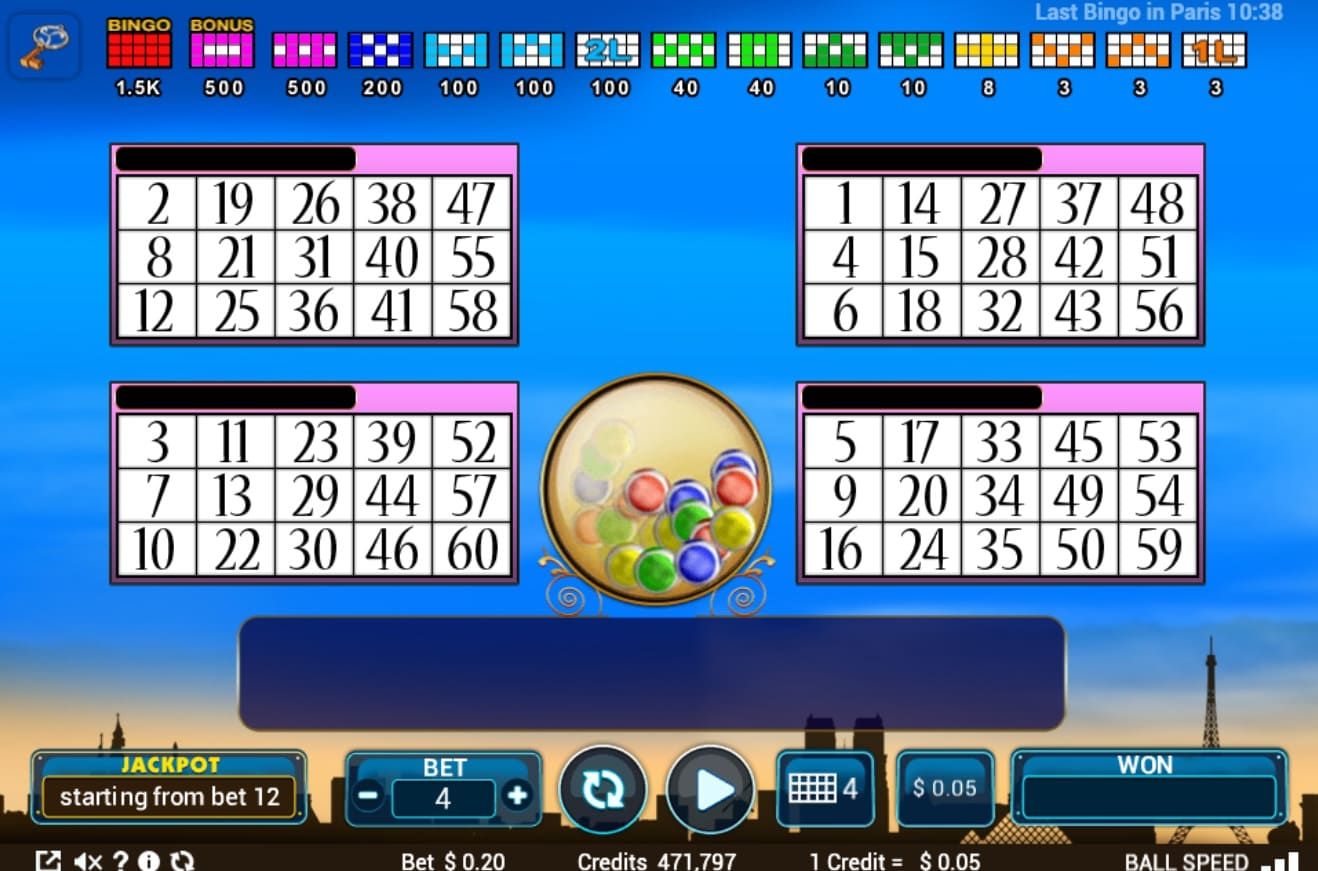Decrease the bet with the minus button

369,797
